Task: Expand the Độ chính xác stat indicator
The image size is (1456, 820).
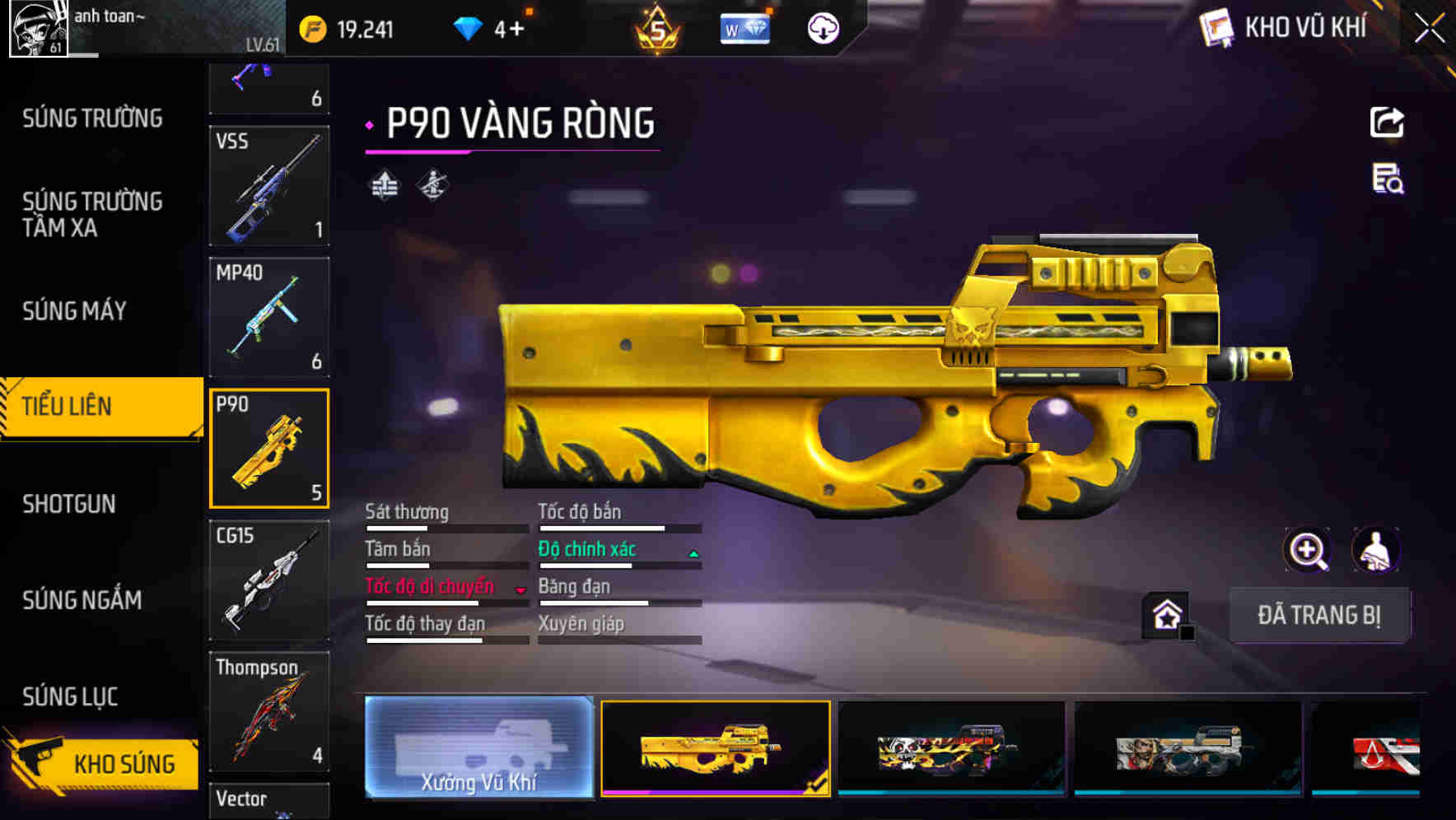Action: click(x=693, y=551)
